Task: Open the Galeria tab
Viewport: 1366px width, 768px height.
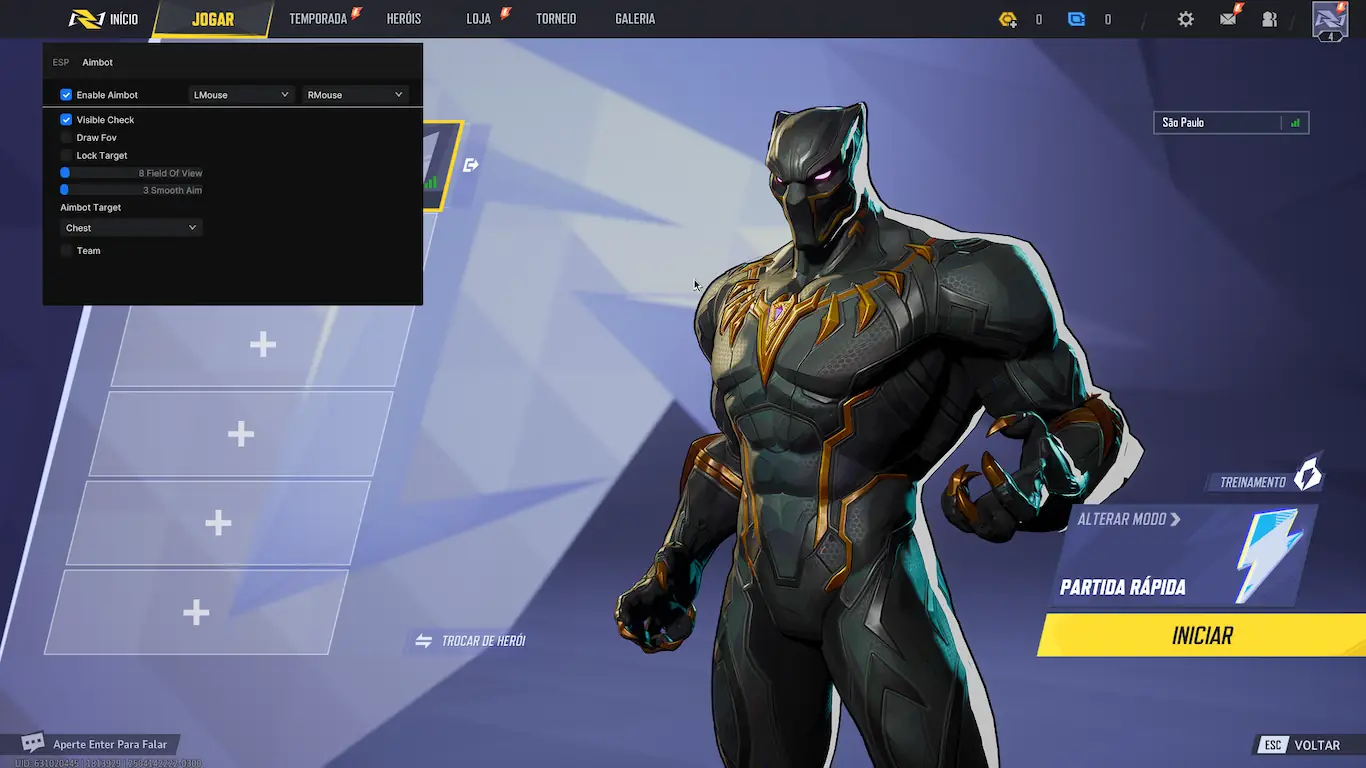Action: 635,19
